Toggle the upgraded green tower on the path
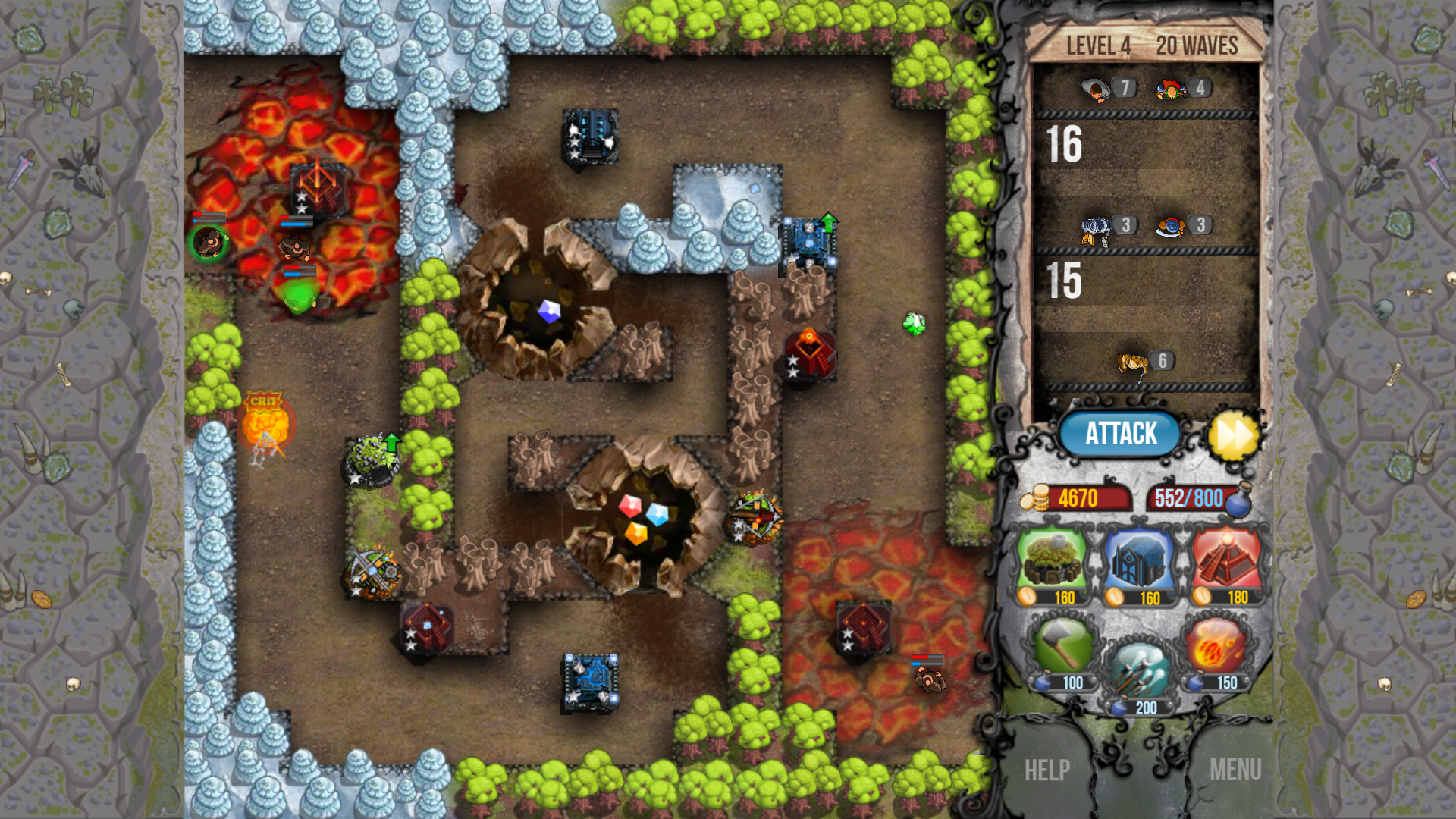The width and height of the screenshot is (1456, 819). tap(371, 459)
